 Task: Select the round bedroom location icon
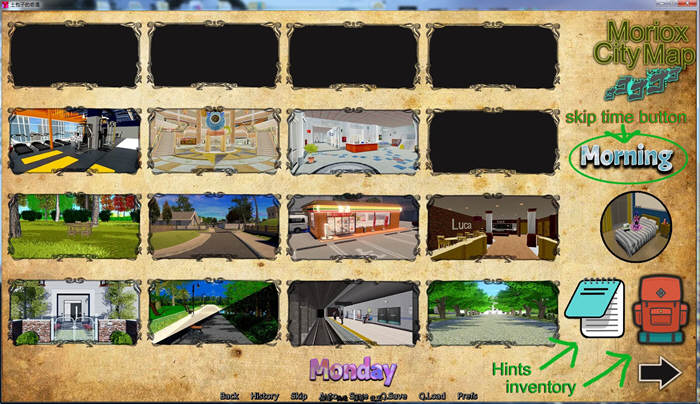[634, 226]
